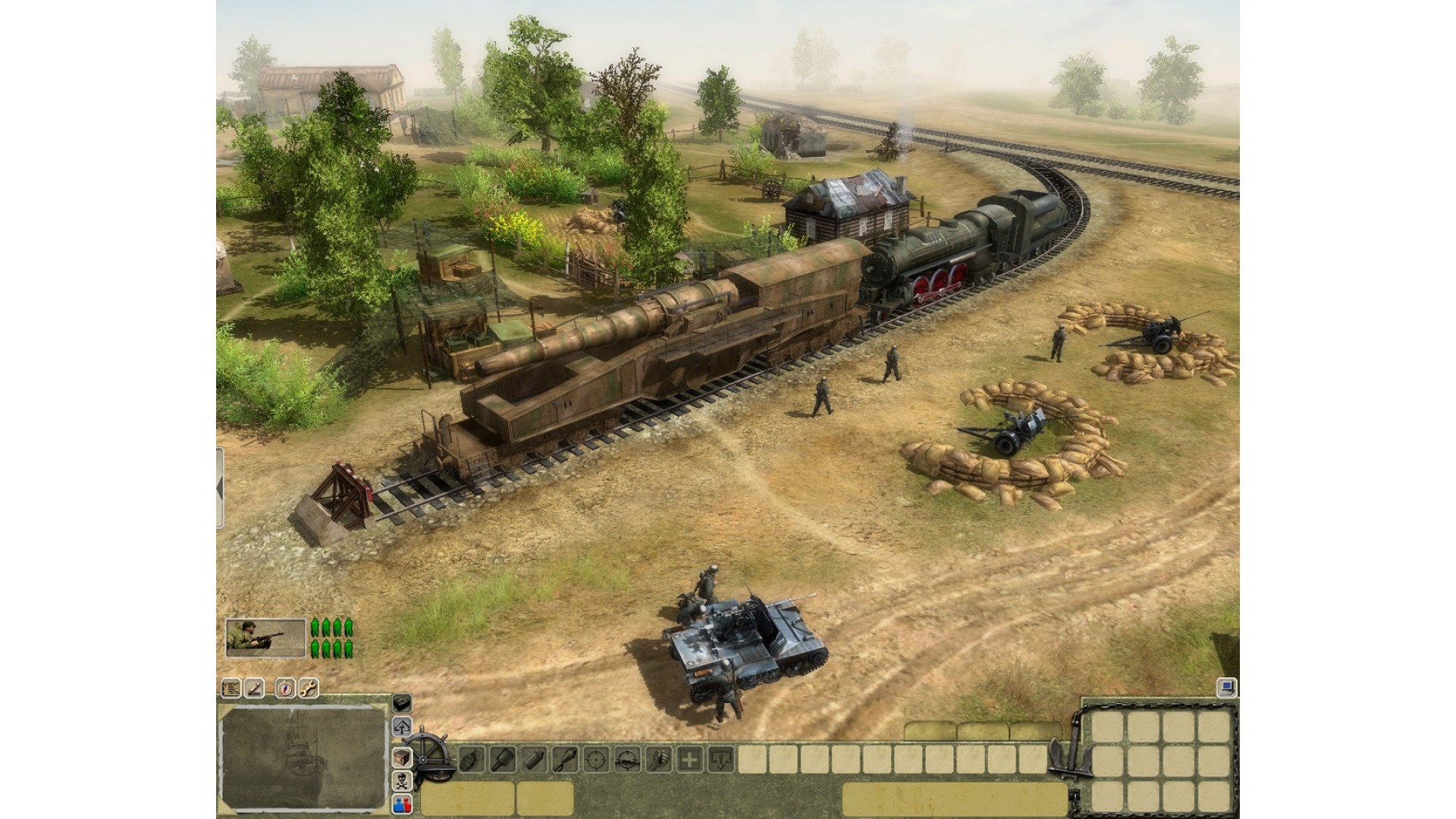The width and height of the screenshot is (1456, 819).
Task: Select the anti-tank grenade command
Action: 565,758
